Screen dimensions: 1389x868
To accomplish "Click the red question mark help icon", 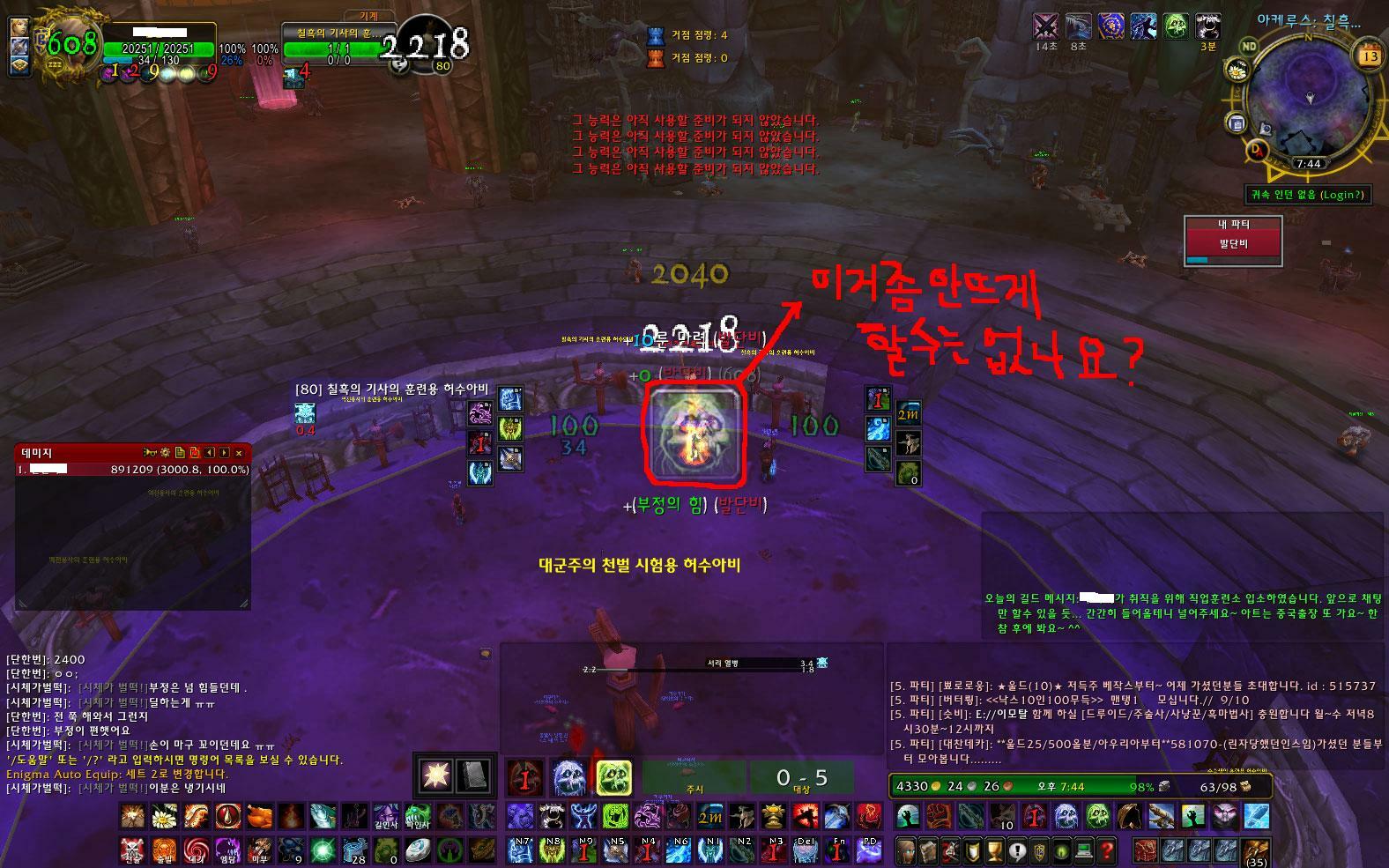I will pos(1107,851).
